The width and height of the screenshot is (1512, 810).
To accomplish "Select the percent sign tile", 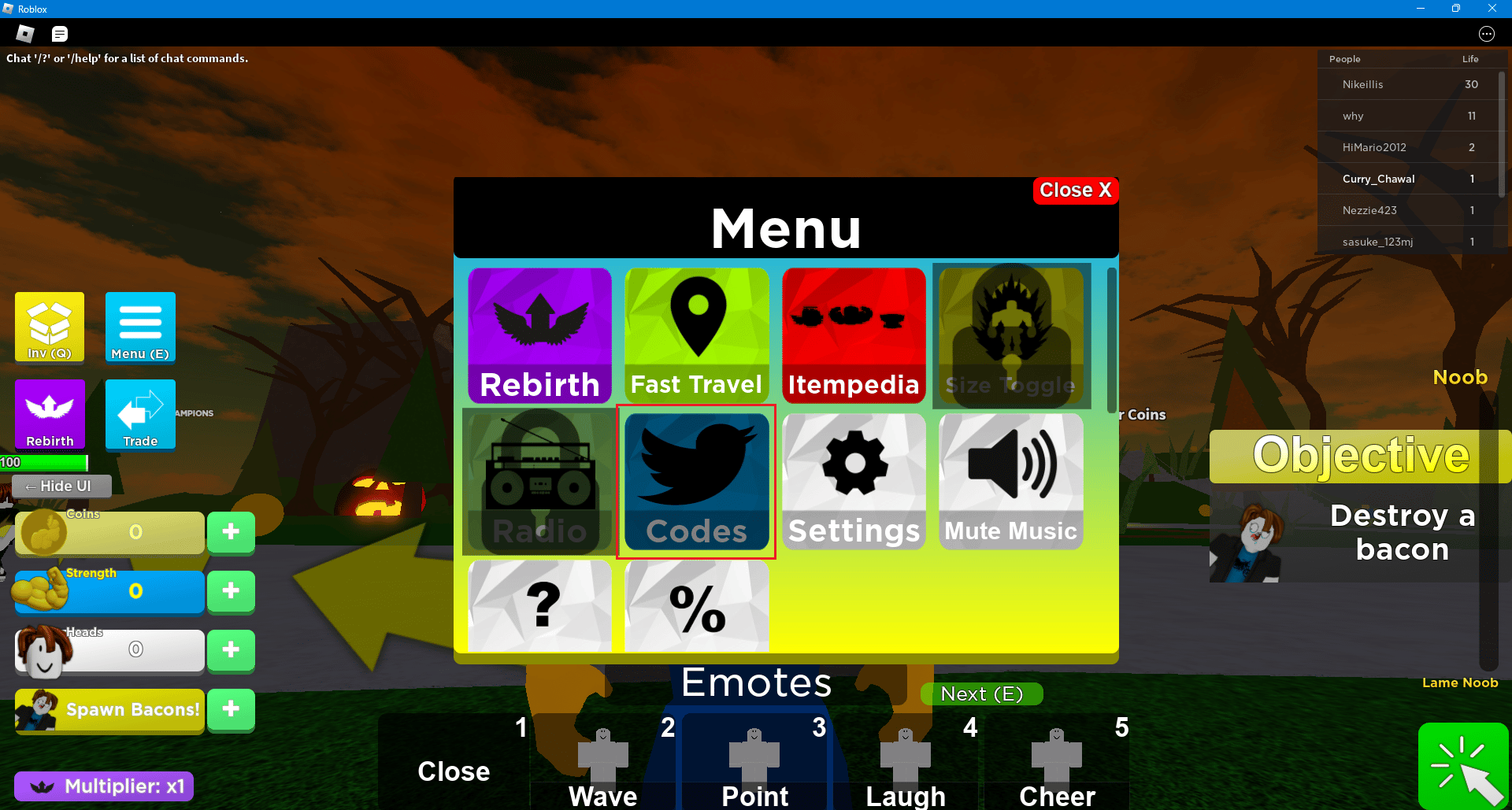I will click(696, 605).
